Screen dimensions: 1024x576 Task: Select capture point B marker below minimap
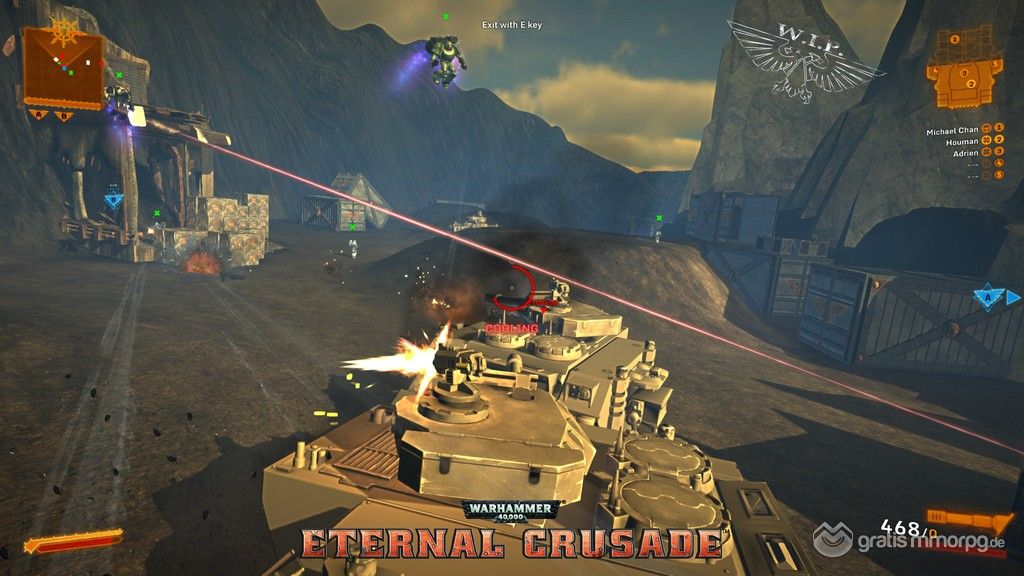[x=62, y=115]
